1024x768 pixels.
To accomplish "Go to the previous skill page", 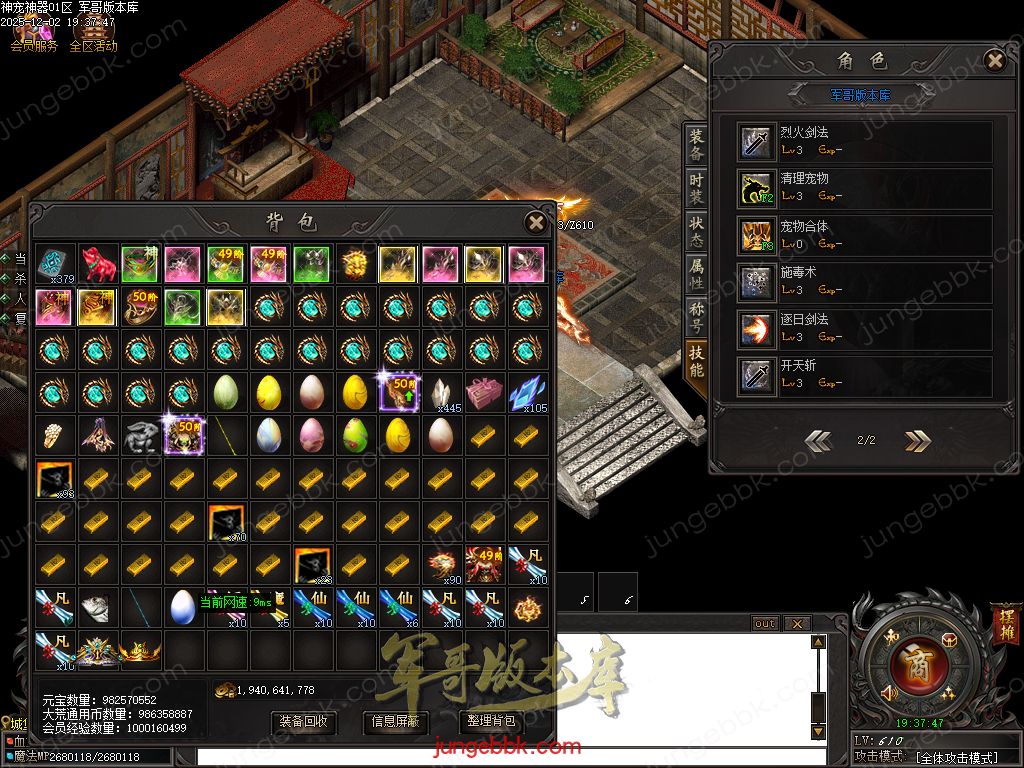I will 818,440.
